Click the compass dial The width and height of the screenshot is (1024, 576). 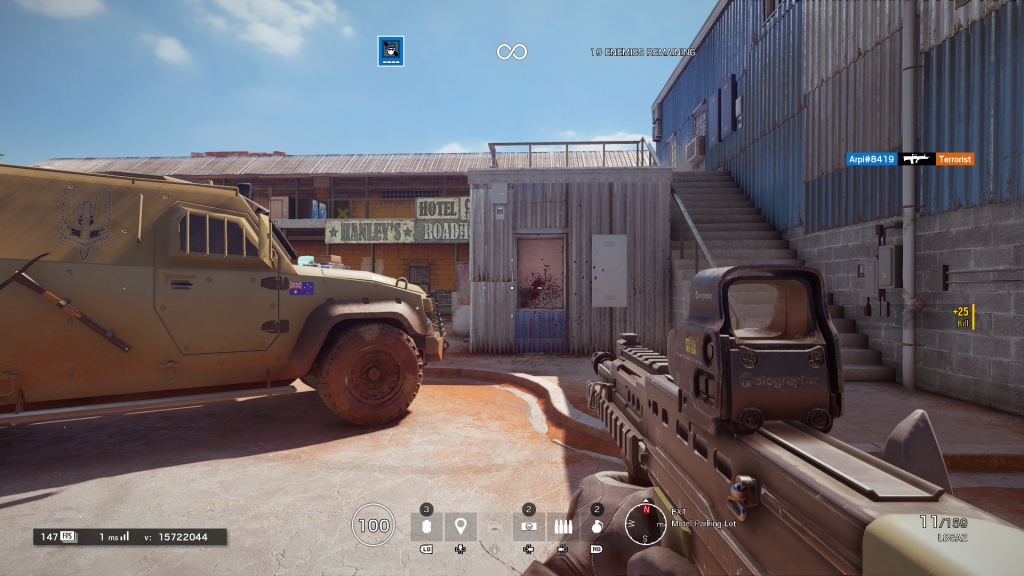(x=646, y=522)
